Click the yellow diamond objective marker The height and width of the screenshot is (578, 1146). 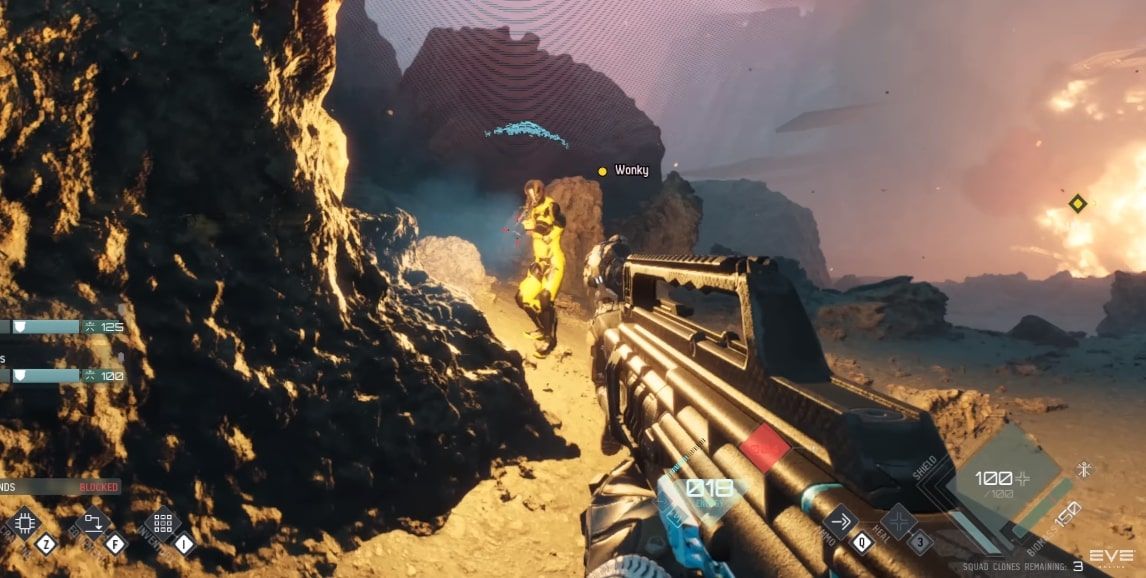[1077, 203]
